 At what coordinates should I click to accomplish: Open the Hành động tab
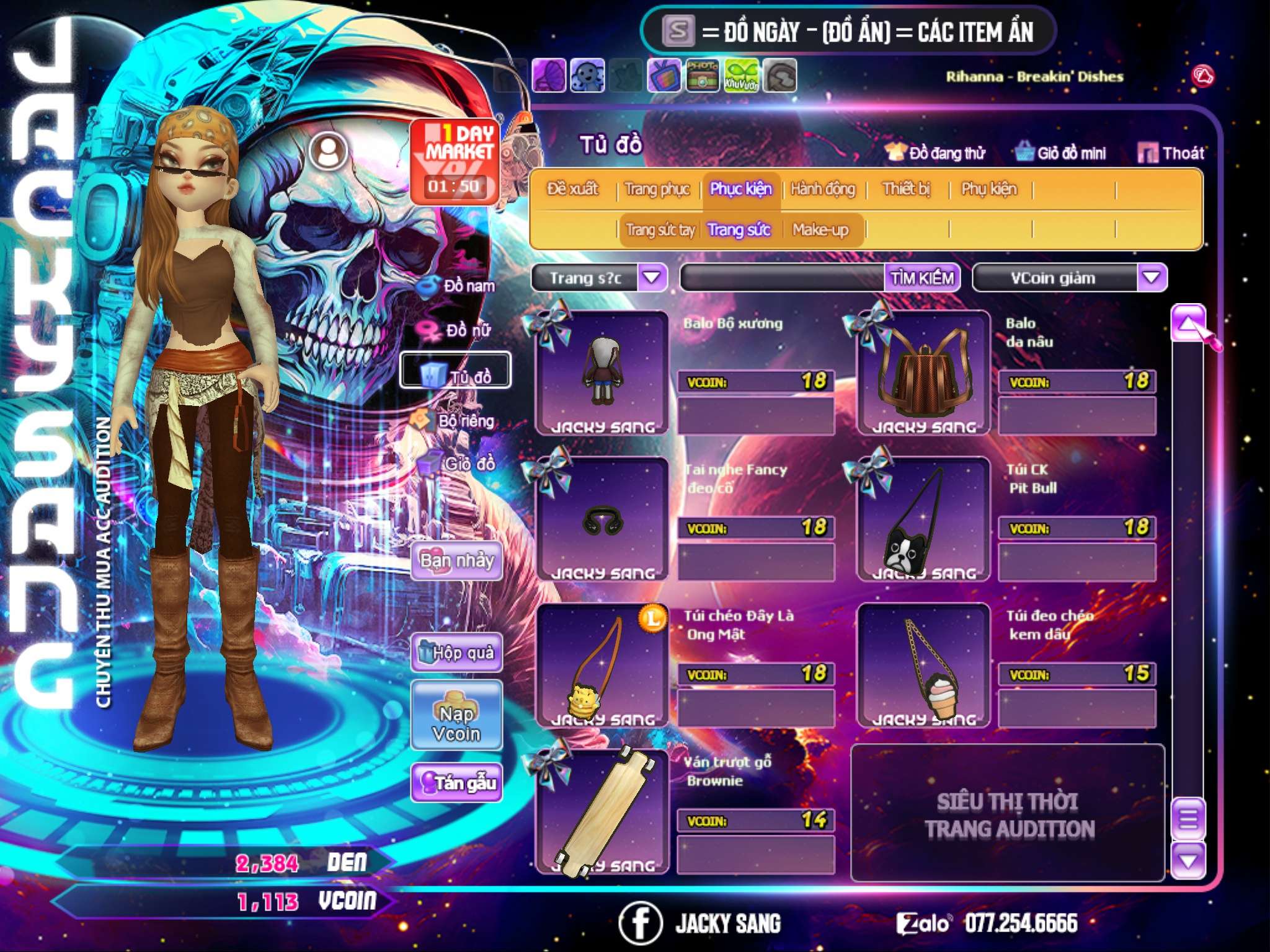coord(822,189)
